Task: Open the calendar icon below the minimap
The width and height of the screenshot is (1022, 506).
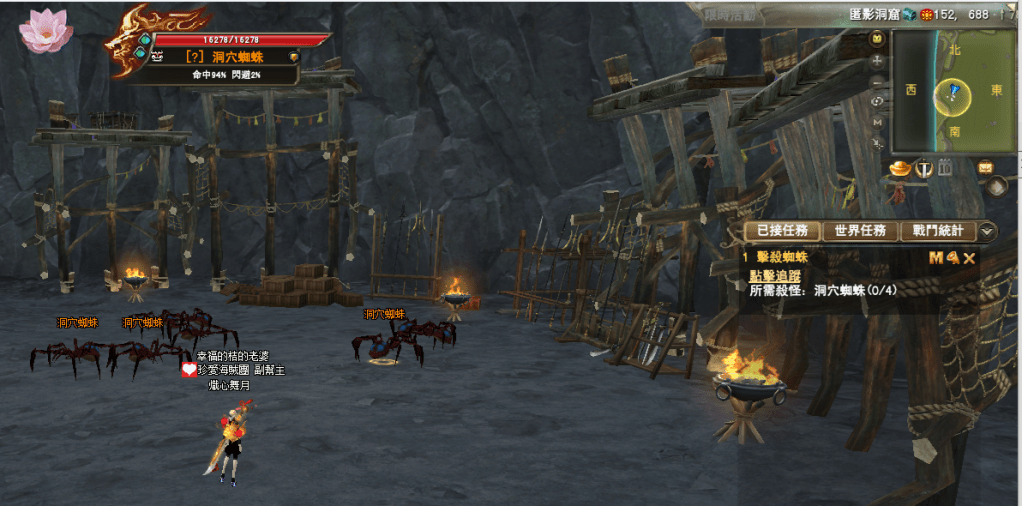Action: coord(945,168)
